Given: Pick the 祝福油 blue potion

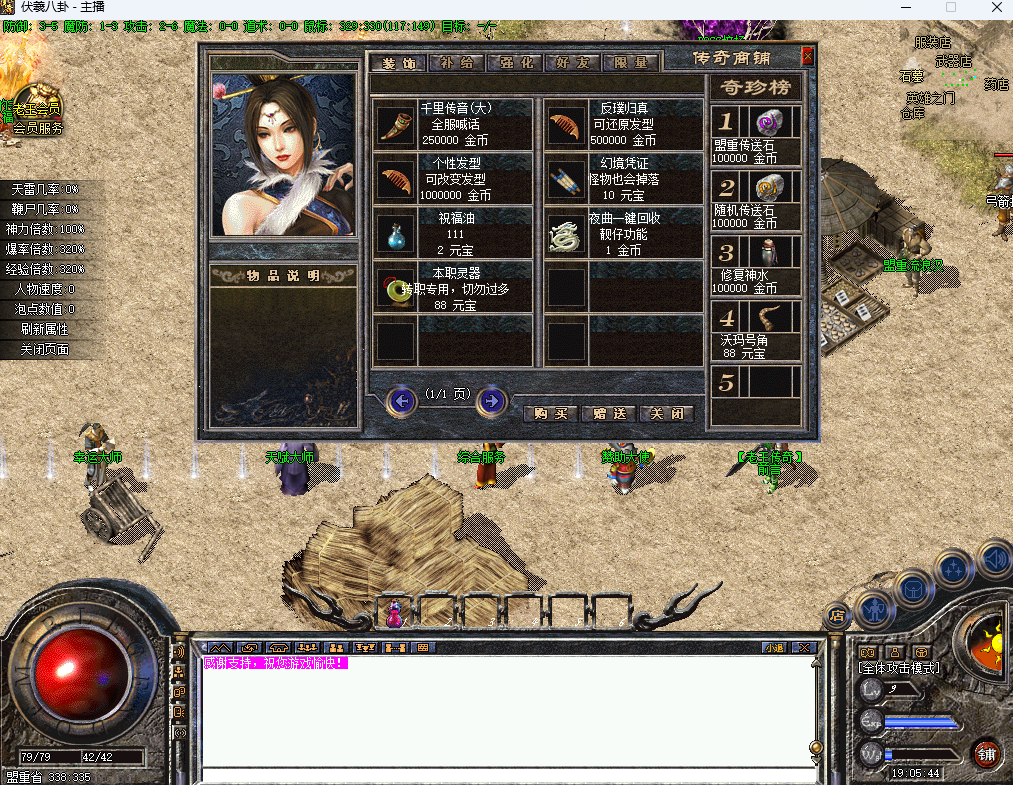Looking at the screenshot, I should [x=397, y=235].
